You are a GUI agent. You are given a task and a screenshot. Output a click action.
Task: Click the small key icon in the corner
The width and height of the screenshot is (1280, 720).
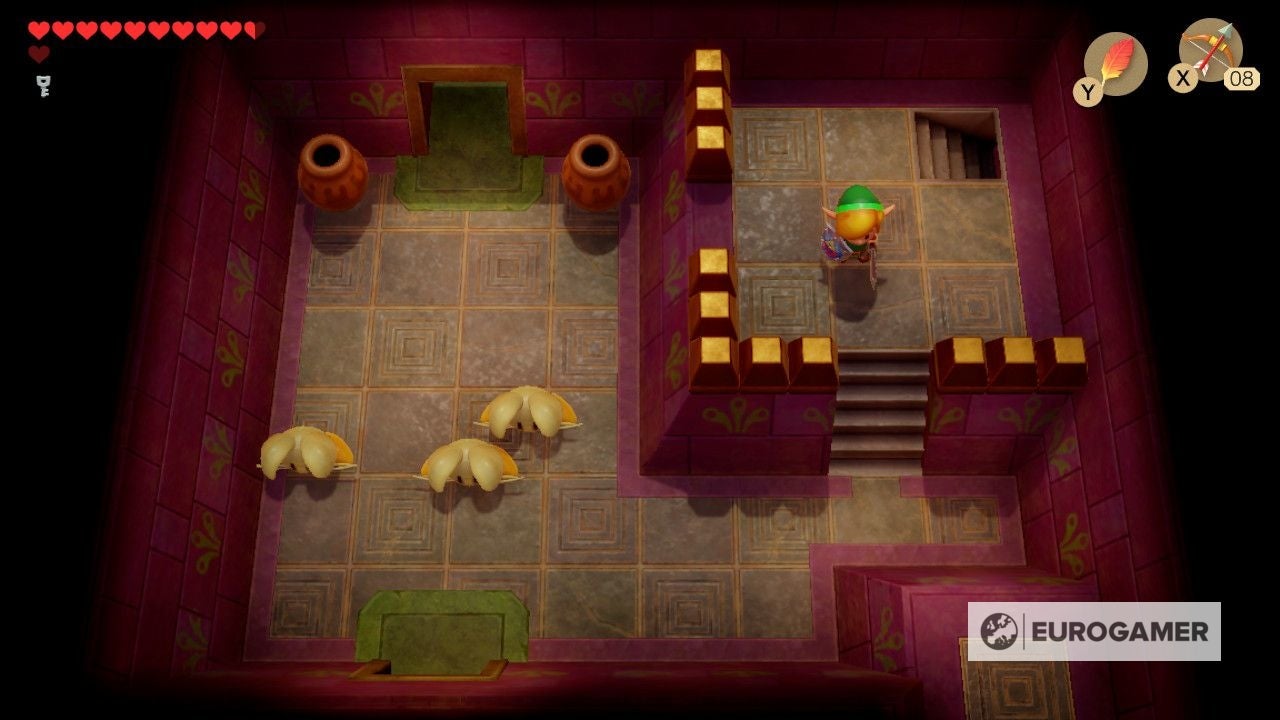pos(42,87)
